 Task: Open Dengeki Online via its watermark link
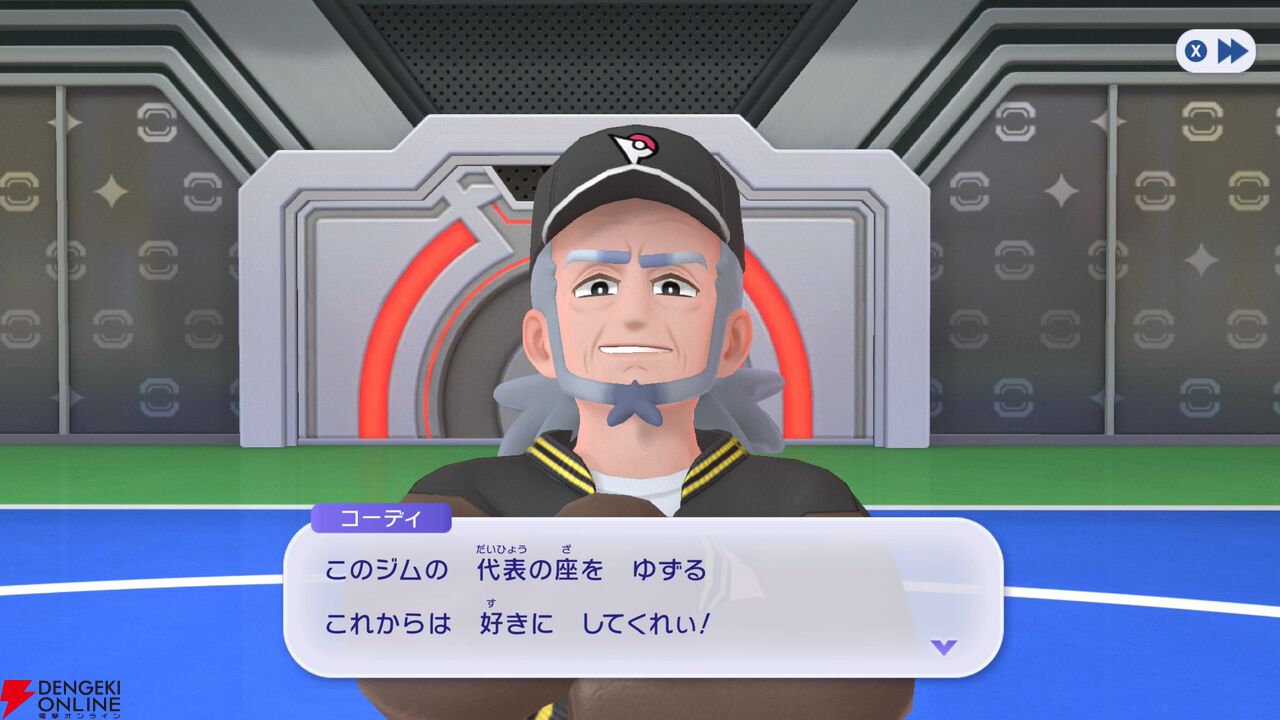(x=60, y=693)
